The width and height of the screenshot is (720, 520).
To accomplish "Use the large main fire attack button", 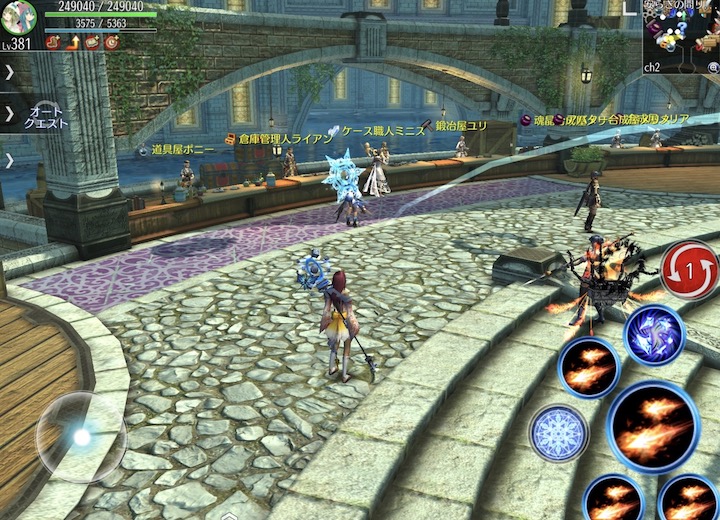I will pos(654,426).
